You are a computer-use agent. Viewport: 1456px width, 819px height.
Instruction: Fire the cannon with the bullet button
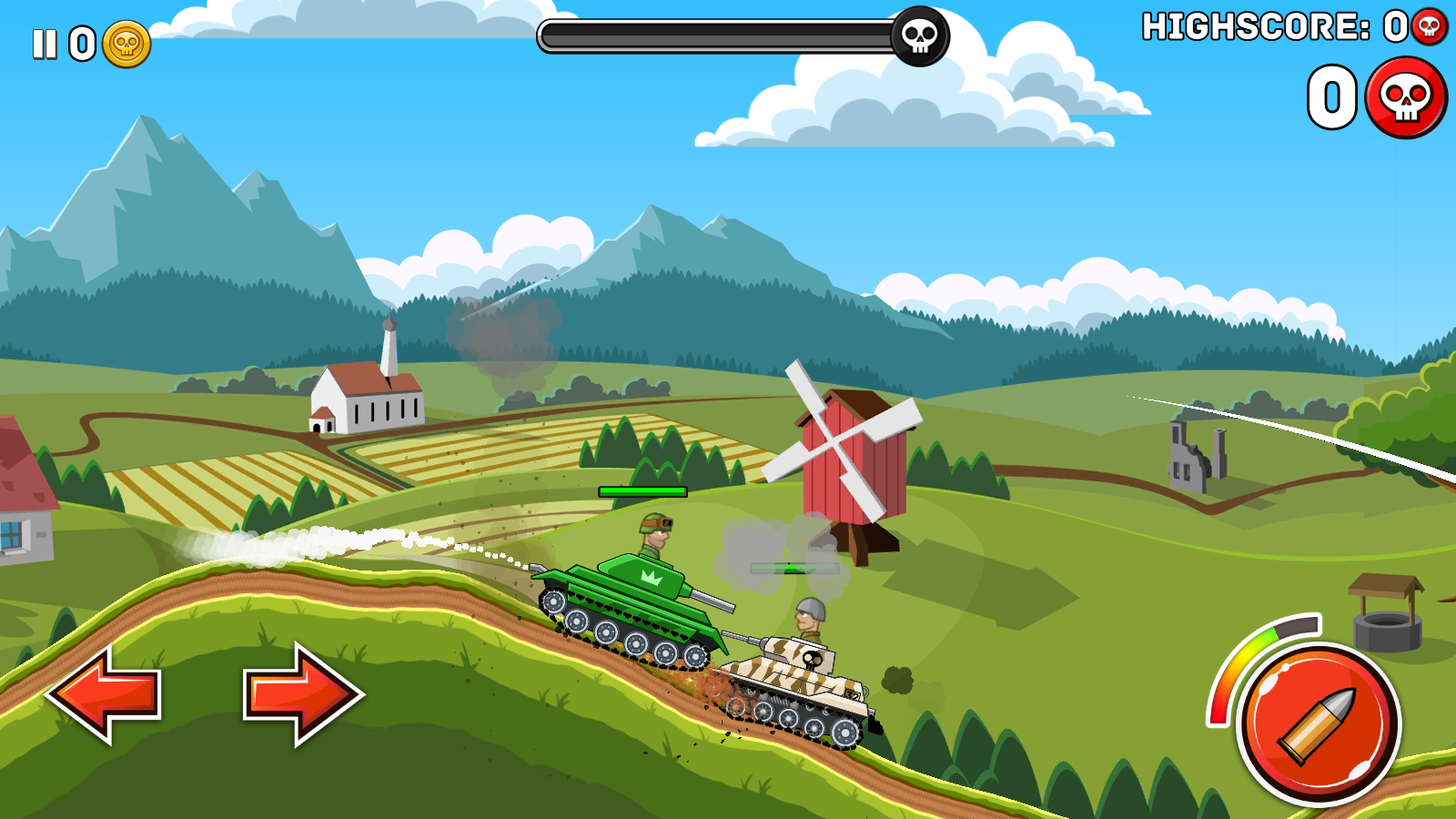(1319, 724)
